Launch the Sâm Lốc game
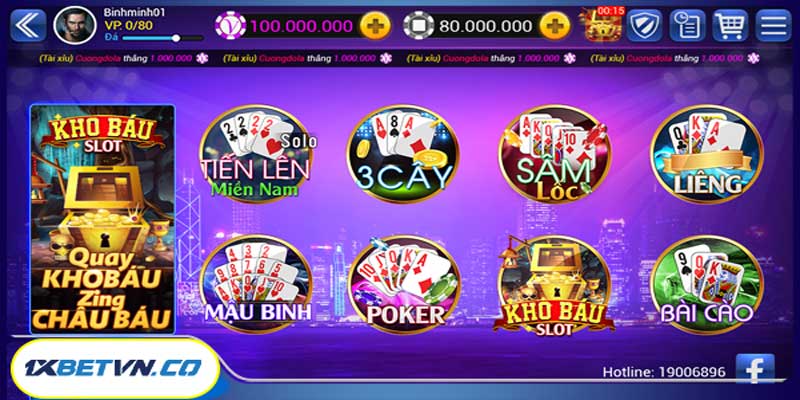 click(x=553, y=157)
